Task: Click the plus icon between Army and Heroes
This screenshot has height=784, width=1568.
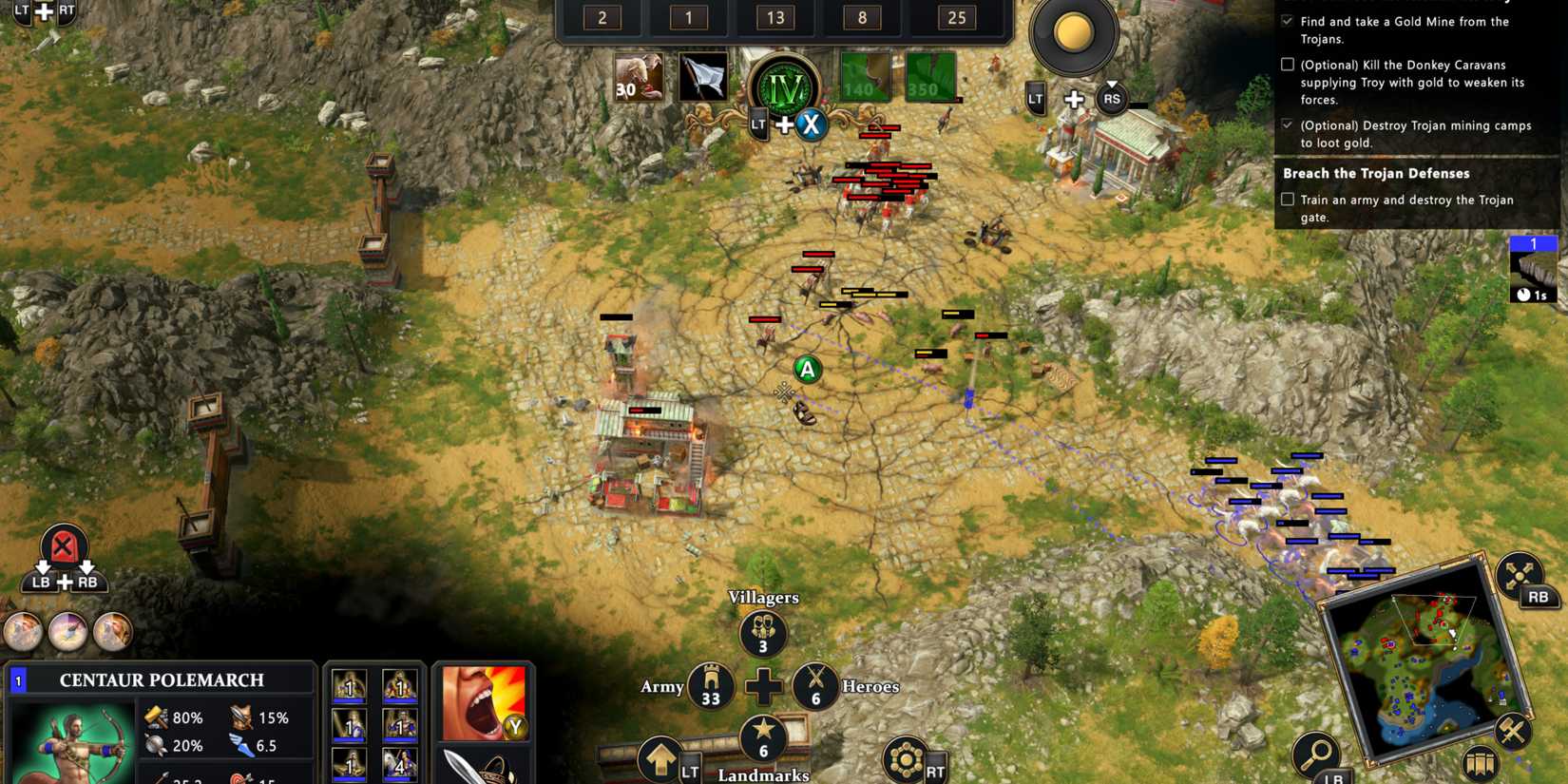Action: [764, 682]
